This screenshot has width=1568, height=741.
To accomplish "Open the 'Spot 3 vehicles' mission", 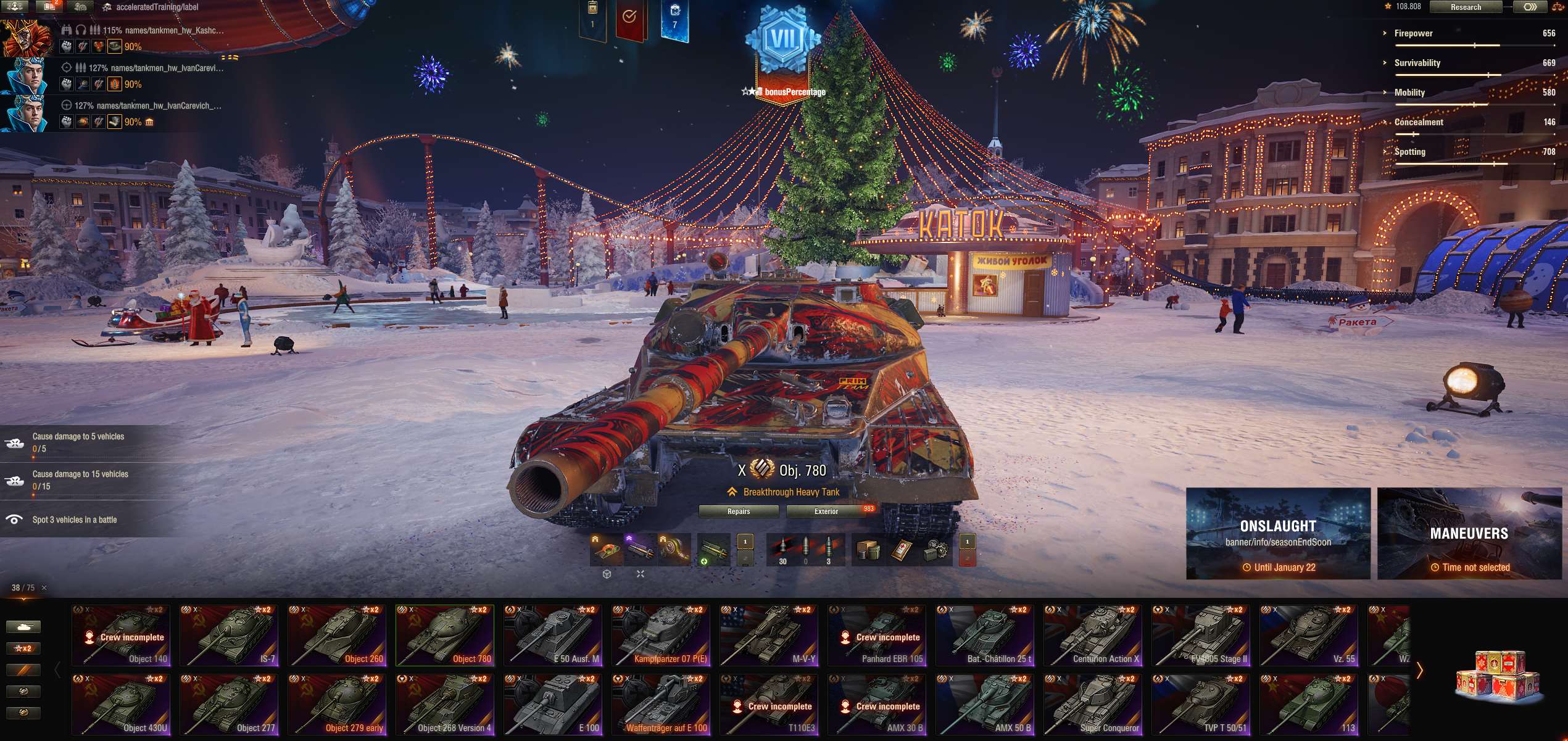I will coord(74,520).
